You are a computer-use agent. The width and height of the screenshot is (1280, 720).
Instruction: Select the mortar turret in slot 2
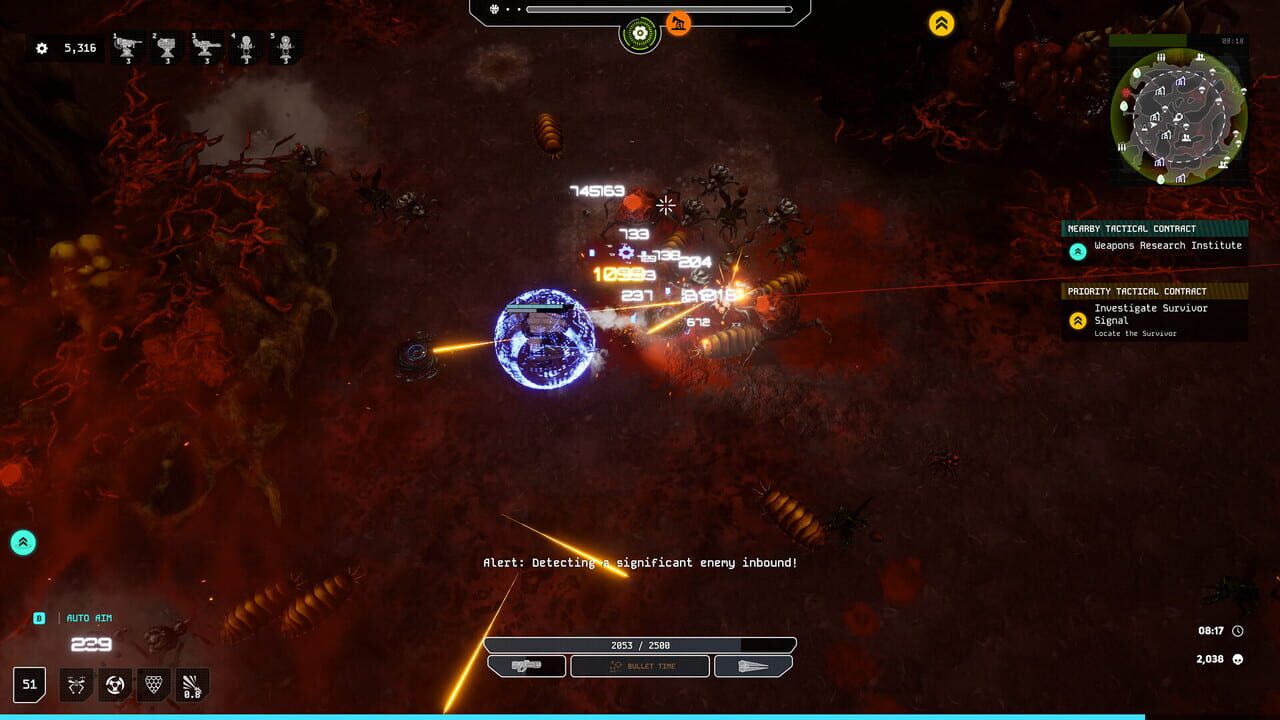coord(168,48)
